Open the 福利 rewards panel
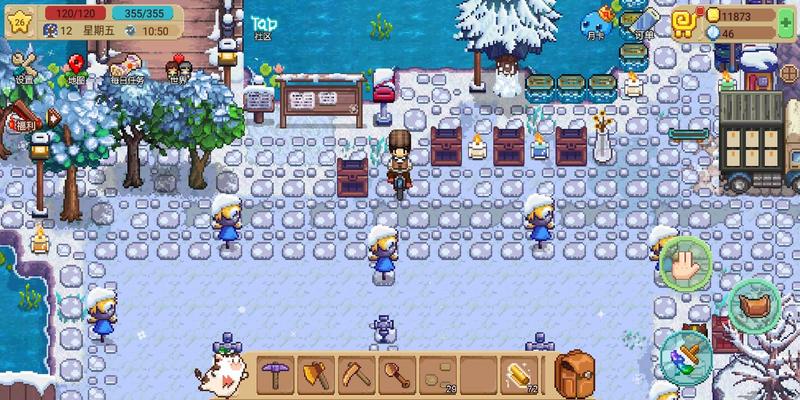 (22, 119)
